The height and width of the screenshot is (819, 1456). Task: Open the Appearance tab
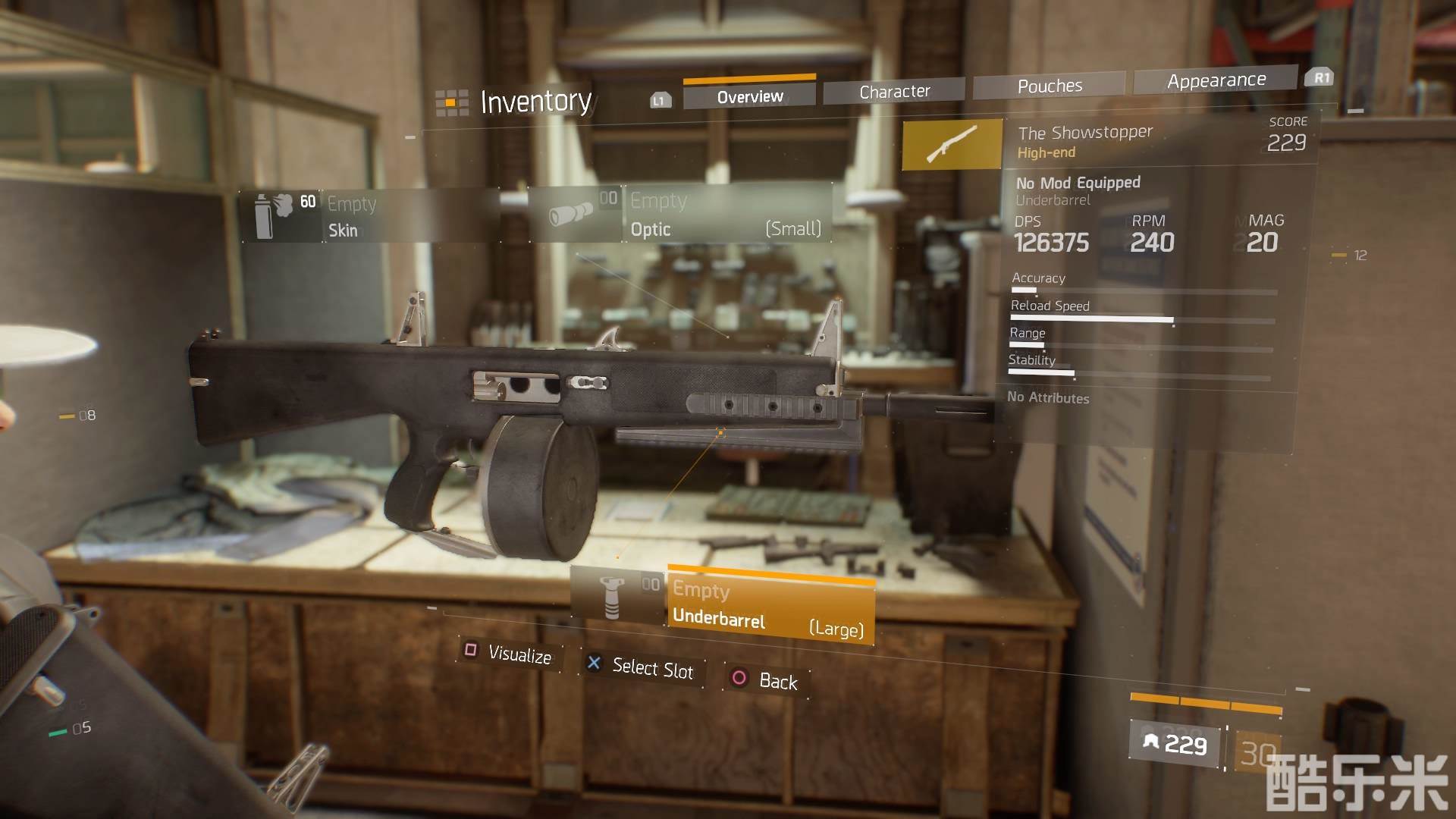(1216, 80)
